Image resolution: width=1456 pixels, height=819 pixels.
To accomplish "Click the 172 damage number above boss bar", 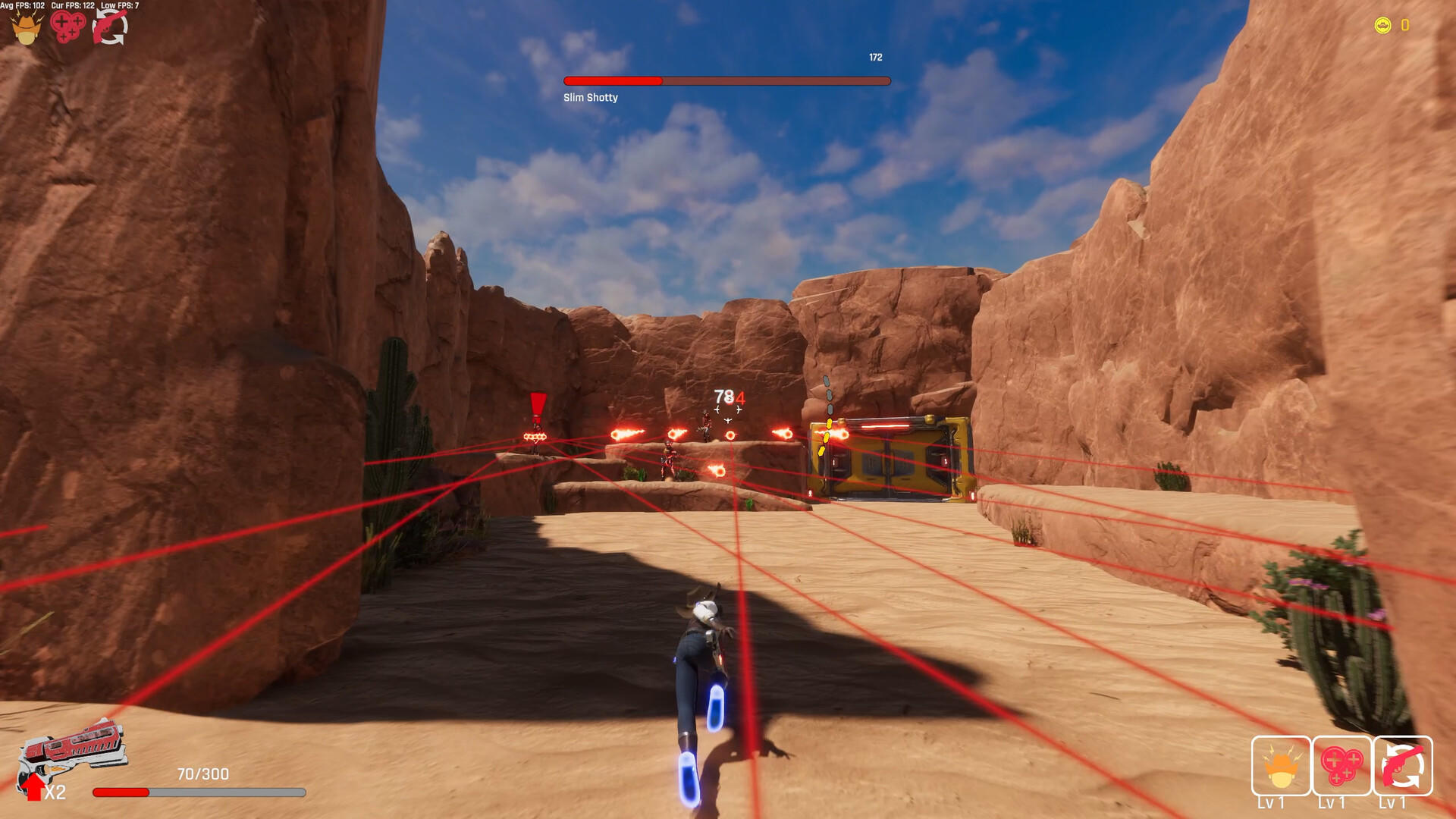I will coord(876,56).
